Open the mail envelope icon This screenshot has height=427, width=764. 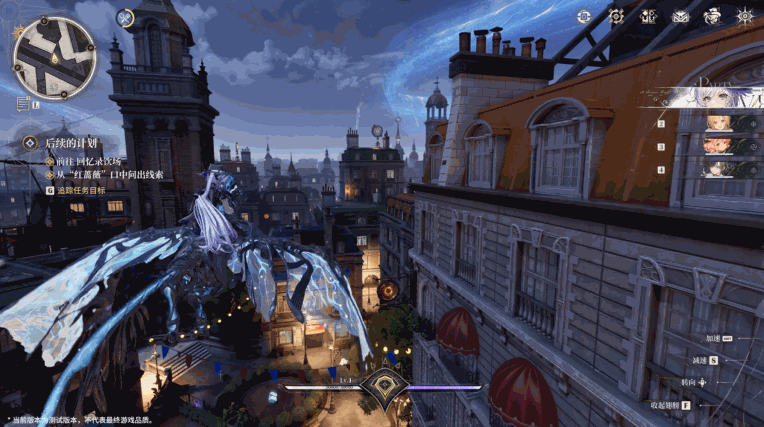pyautogui.click(x=680, y=16)
